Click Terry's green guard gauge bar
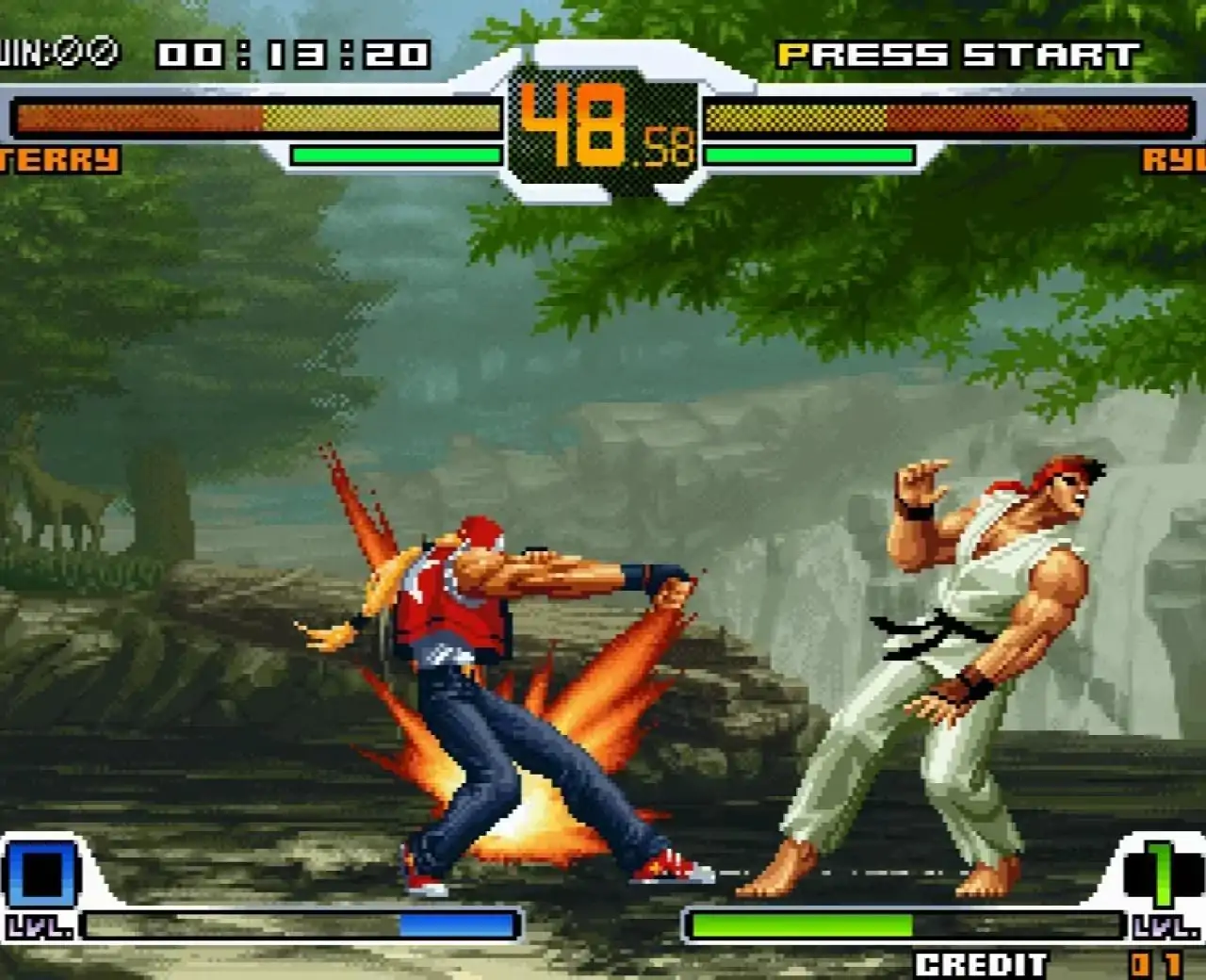 396,153
